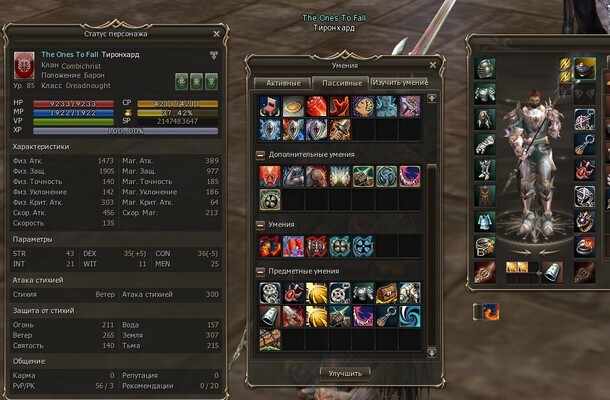The width and height of the screenshot is (610, 400).
Task: Collapse the Умения section
Action: (x=261, y=225)
